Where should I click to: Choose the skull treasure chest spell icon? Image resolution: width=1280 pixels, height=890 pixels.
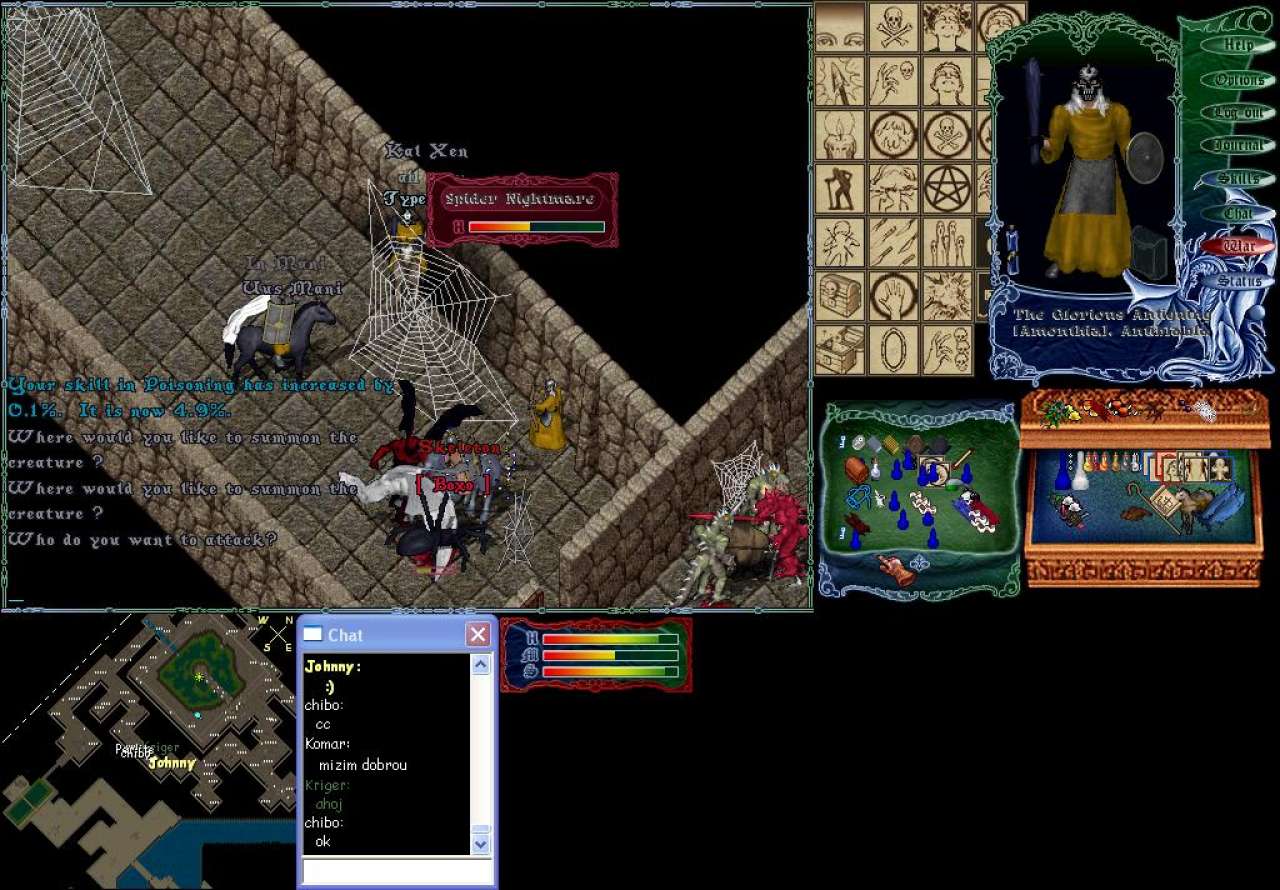[x=840, y=296]
